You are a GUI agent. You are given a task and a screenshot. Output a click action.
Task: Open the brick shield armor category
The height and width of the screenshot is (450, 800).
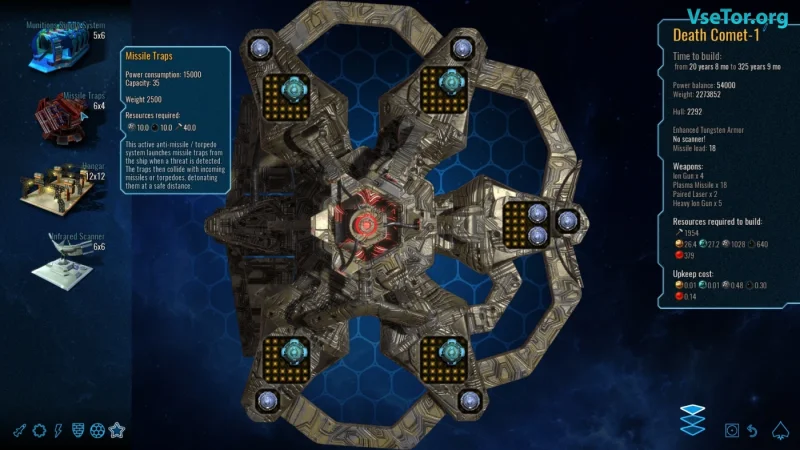[x=78, y=430]
